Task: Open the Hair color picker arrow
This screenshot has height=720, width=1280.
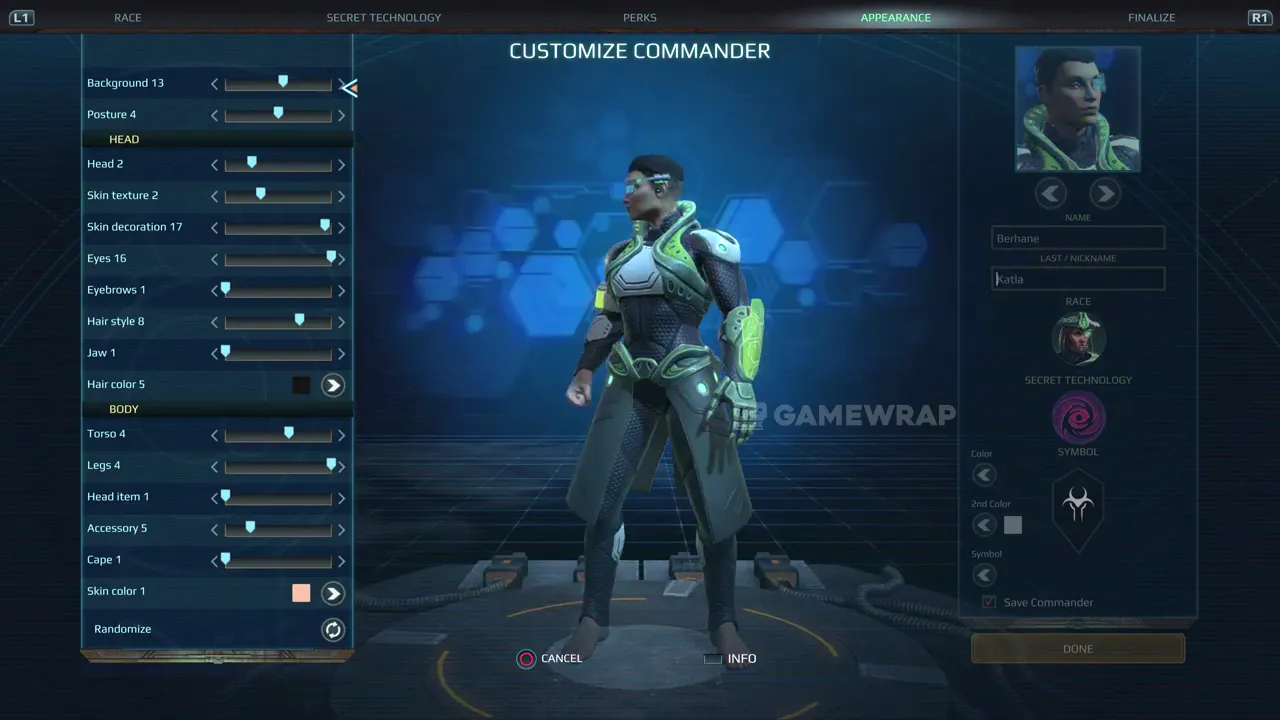Action: 333,385
